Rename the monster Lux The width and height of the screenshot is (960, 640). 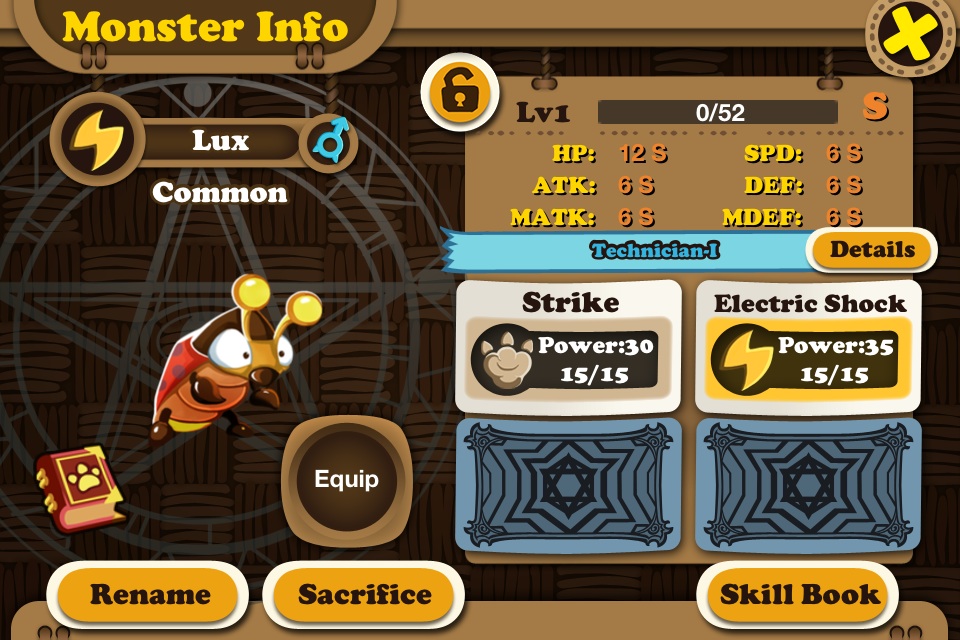150,594
